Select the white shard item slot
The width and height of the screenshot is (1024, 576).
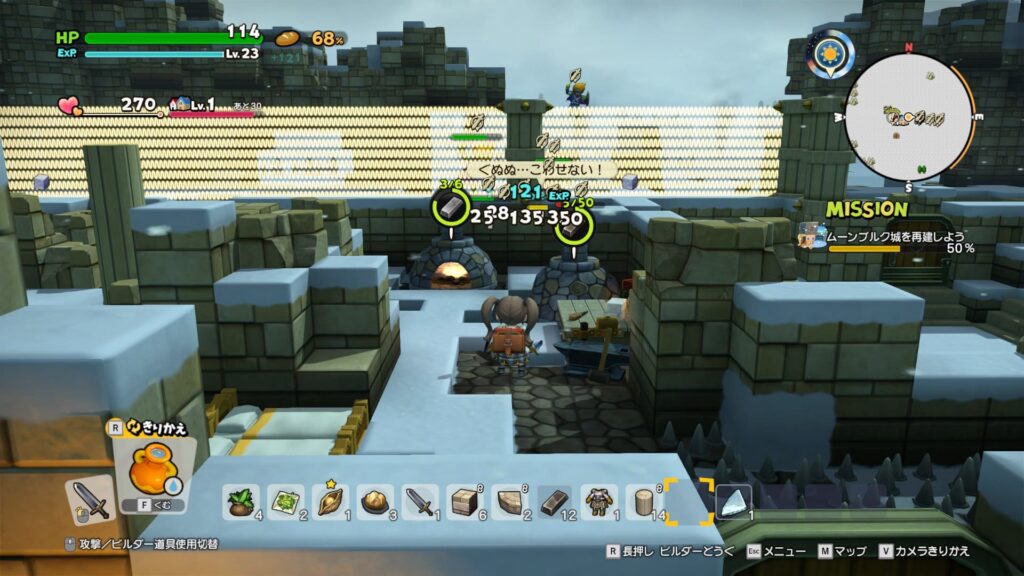click(734, 501)
